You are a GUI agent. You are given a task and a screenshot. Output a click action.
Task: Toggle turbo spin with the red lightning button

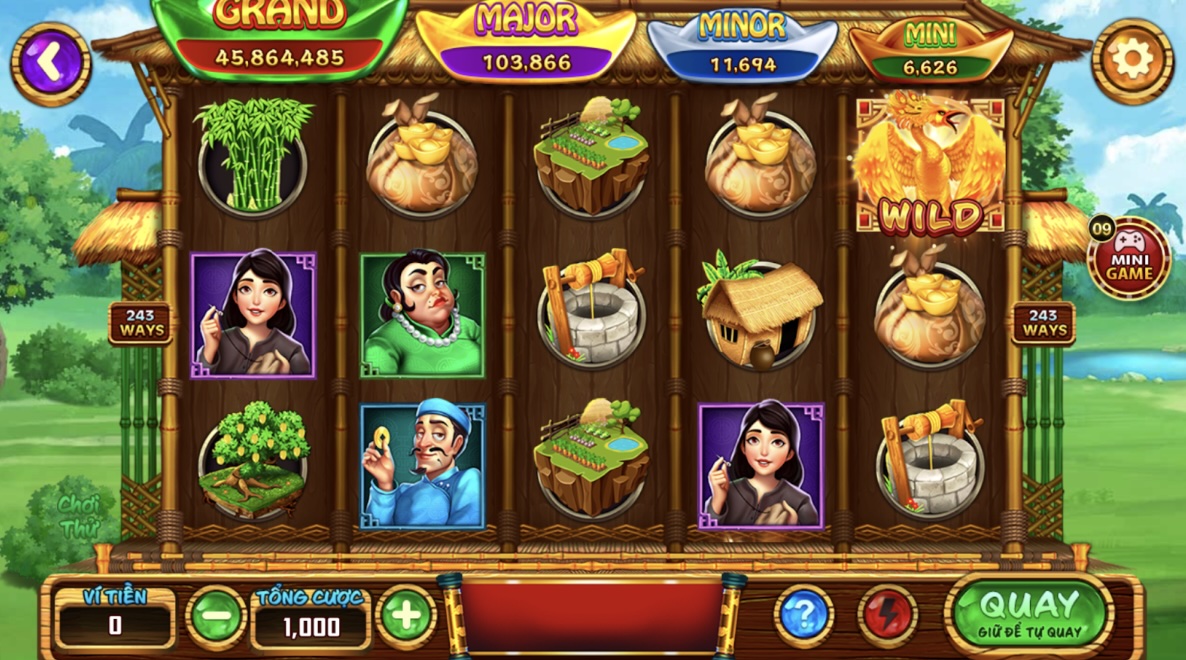pos(887,615)
